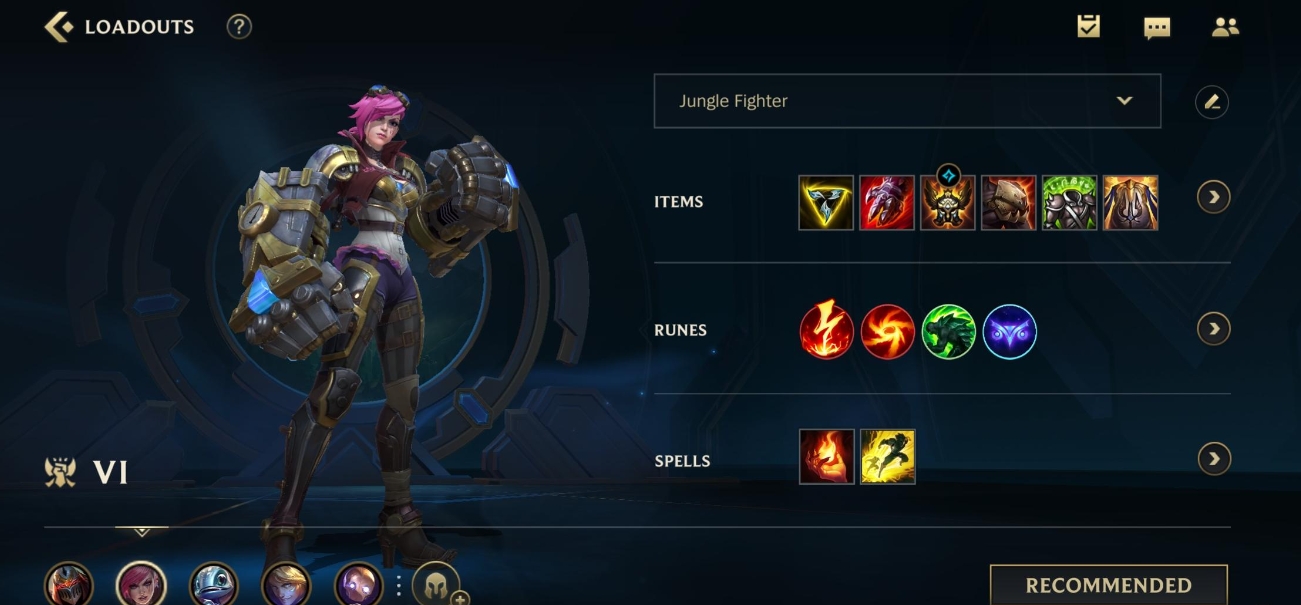Open the Spells section arrow
This screenshot has width=1301, height=605.
click(1213, 458)
